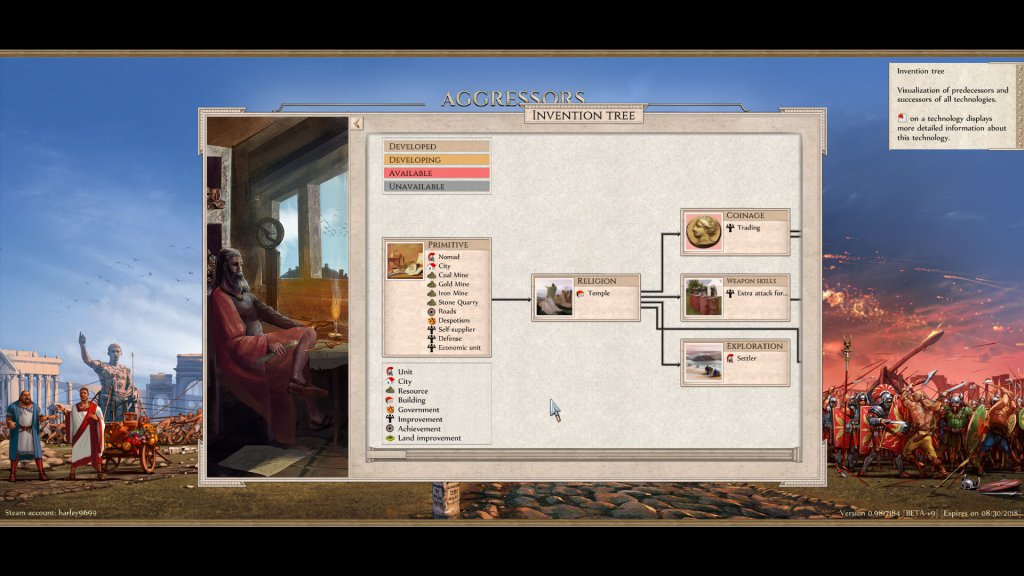The image size is (1024, 576).
Task: Click the Religion temple thumbnail image
Action: [x=554, y=298]
